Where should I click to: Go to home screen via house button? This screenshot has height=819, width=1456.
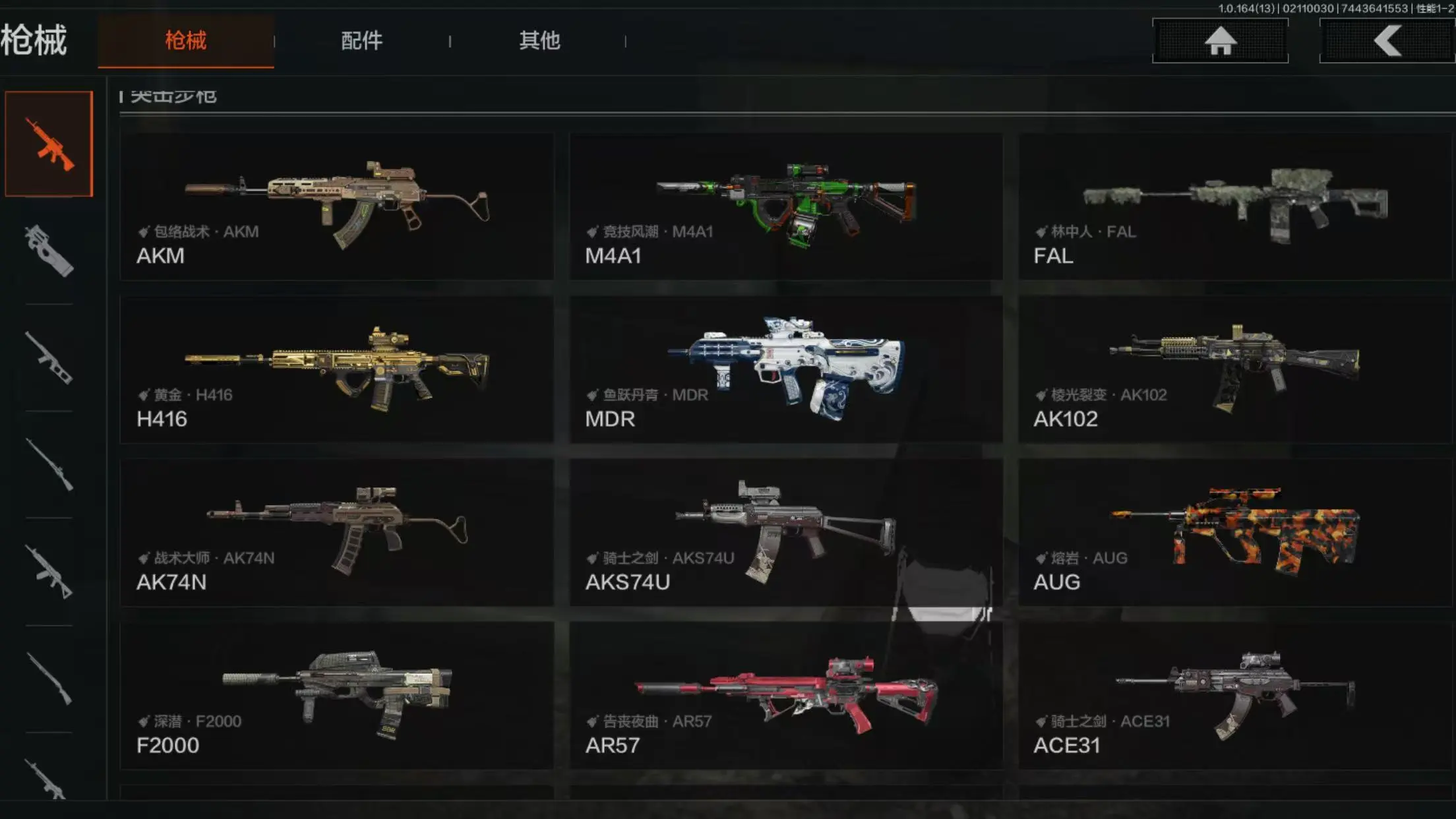click(1220, 41)
